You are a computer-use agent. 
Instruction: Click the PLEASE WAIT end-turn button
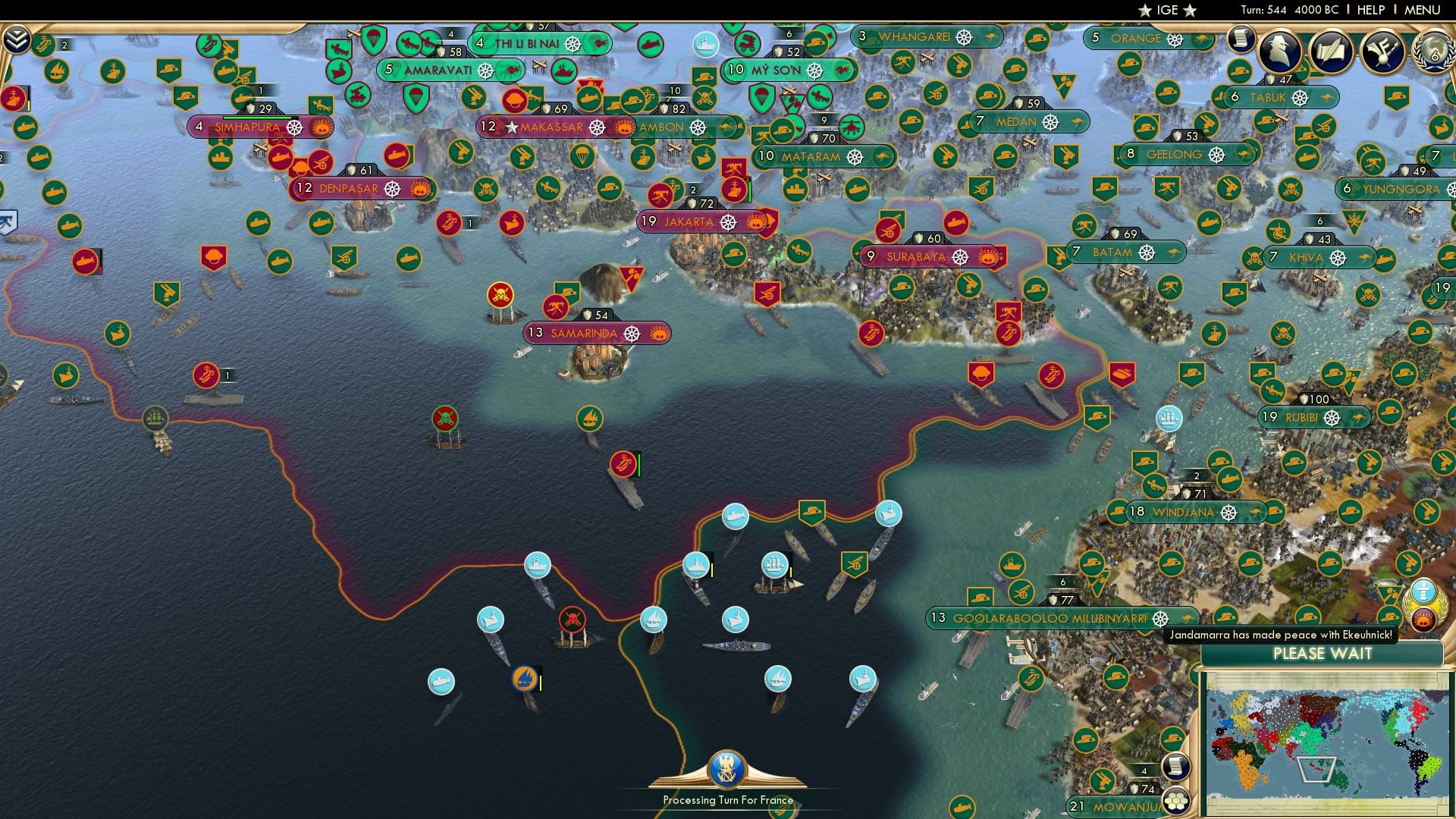[x=1324, y=654]
